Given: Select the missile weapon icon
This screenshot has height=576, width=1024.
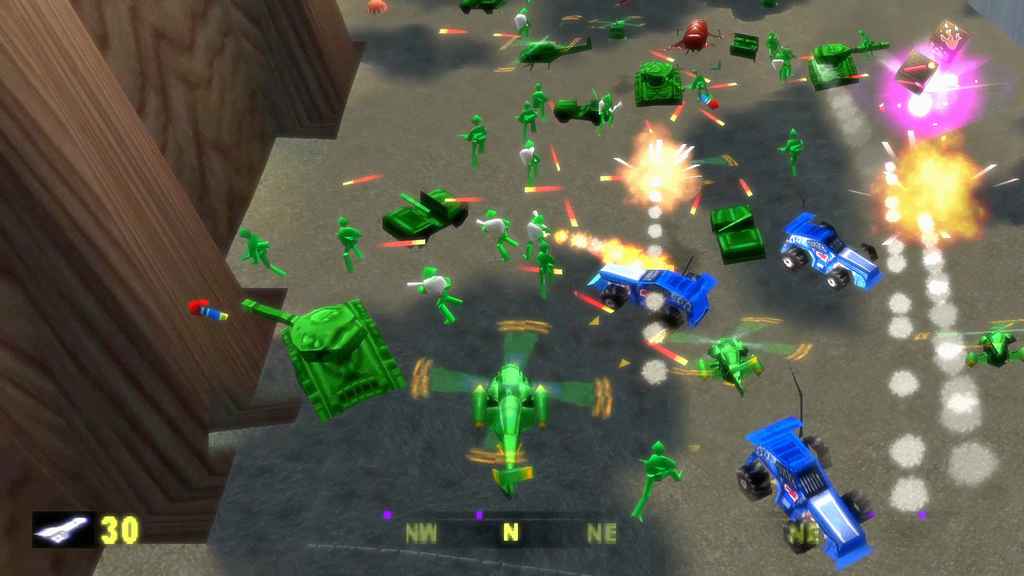Looking at the screenshot, I should (x=63, y=529).
